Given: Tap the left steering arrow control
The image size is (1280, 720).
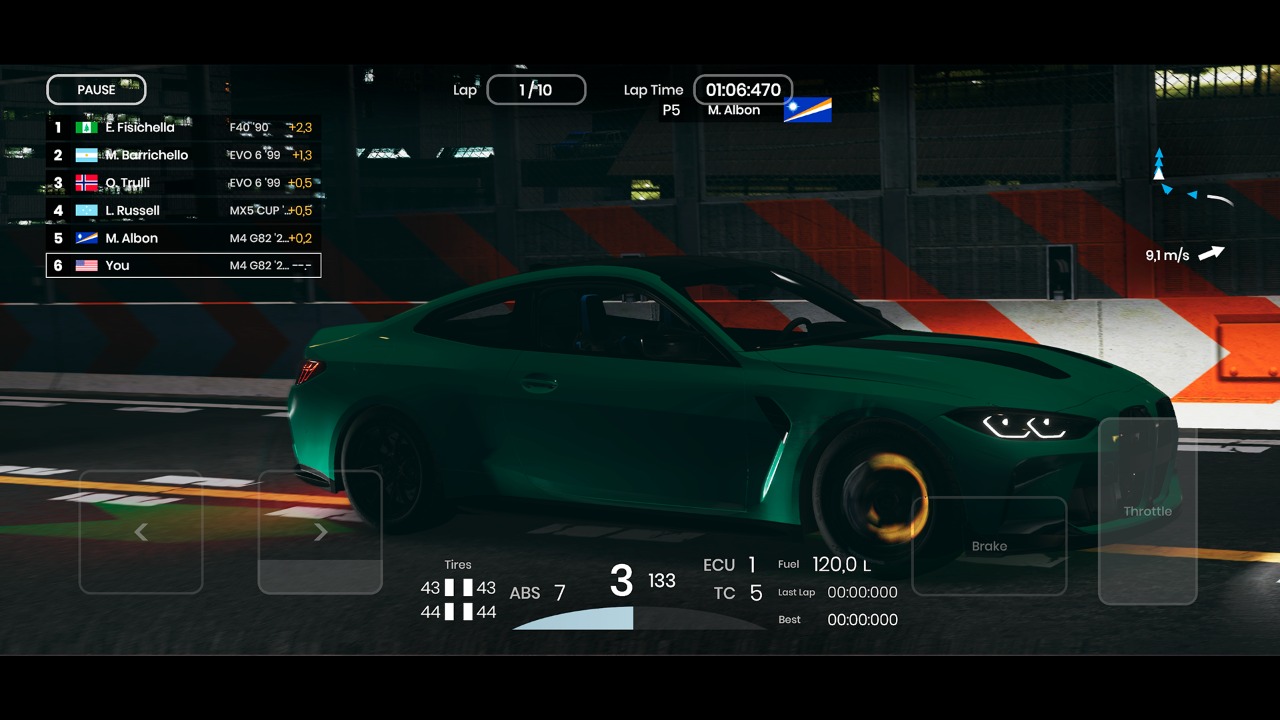Looking at the screenshot, I should tap(140, 531).
